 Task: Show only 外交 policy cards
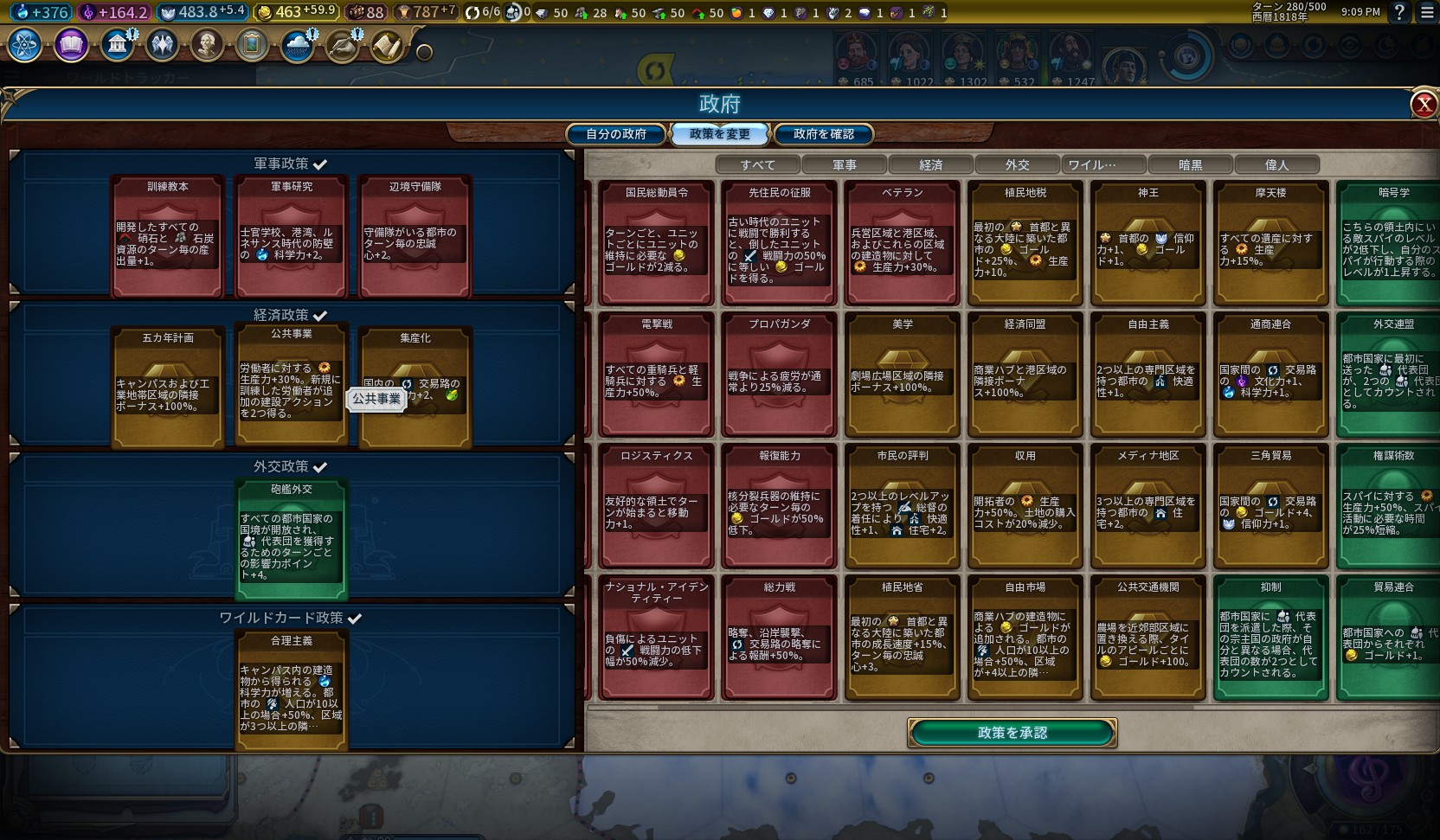point(1017,164)
